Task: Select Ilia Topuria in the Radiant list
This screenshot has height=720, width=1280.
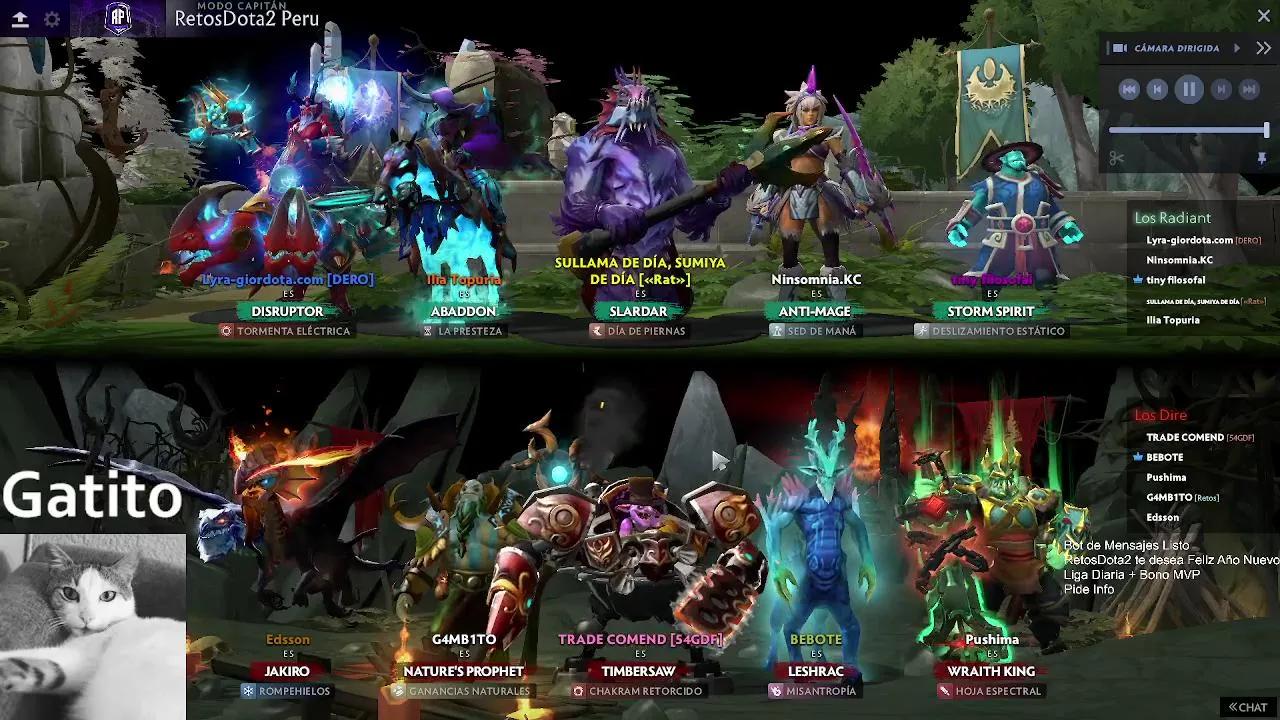Action: click(1172, 320)
